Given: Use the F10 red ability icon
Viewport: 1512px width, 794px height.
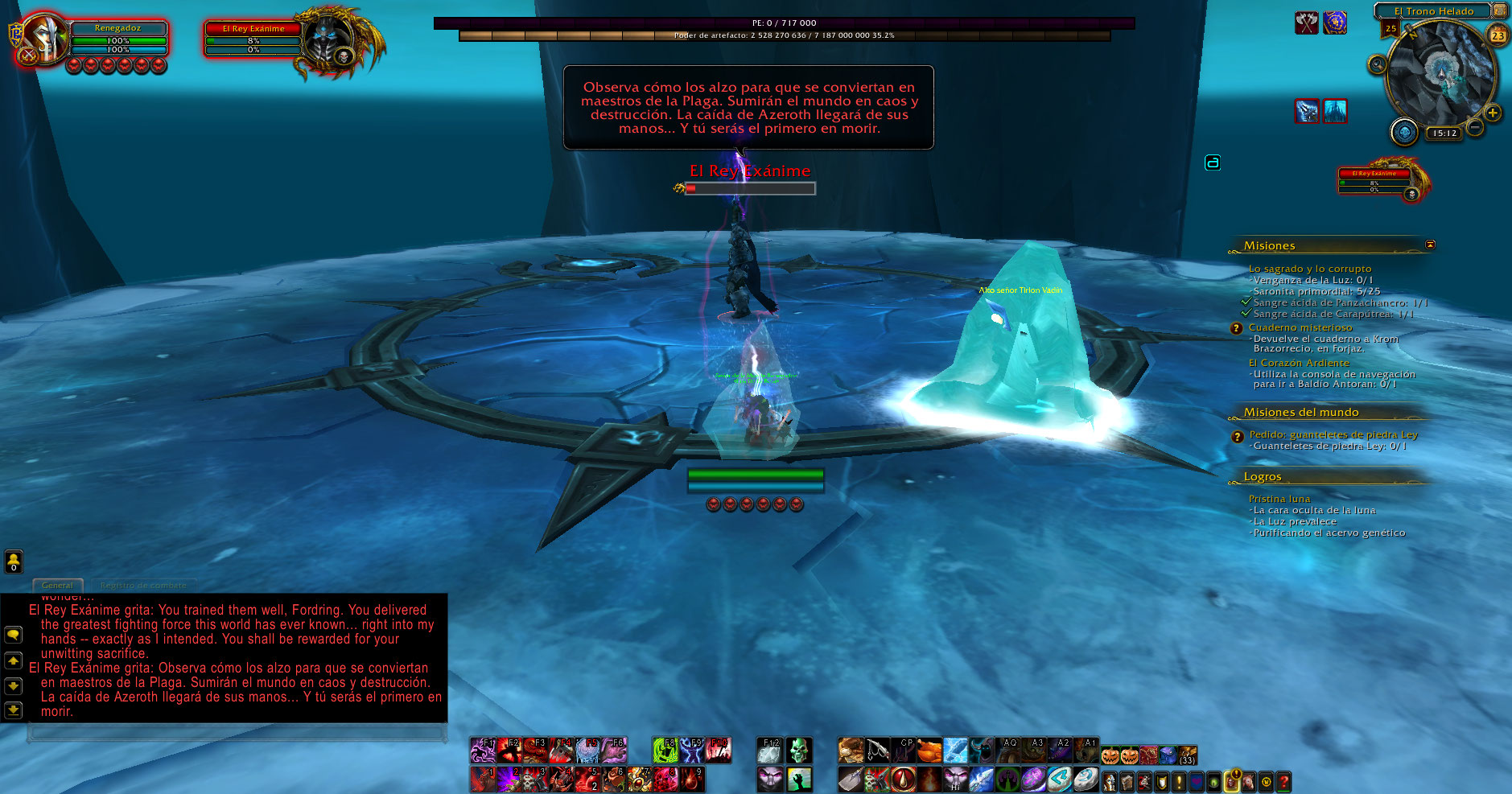Looking at the screenshot, I should pos(719,751).
